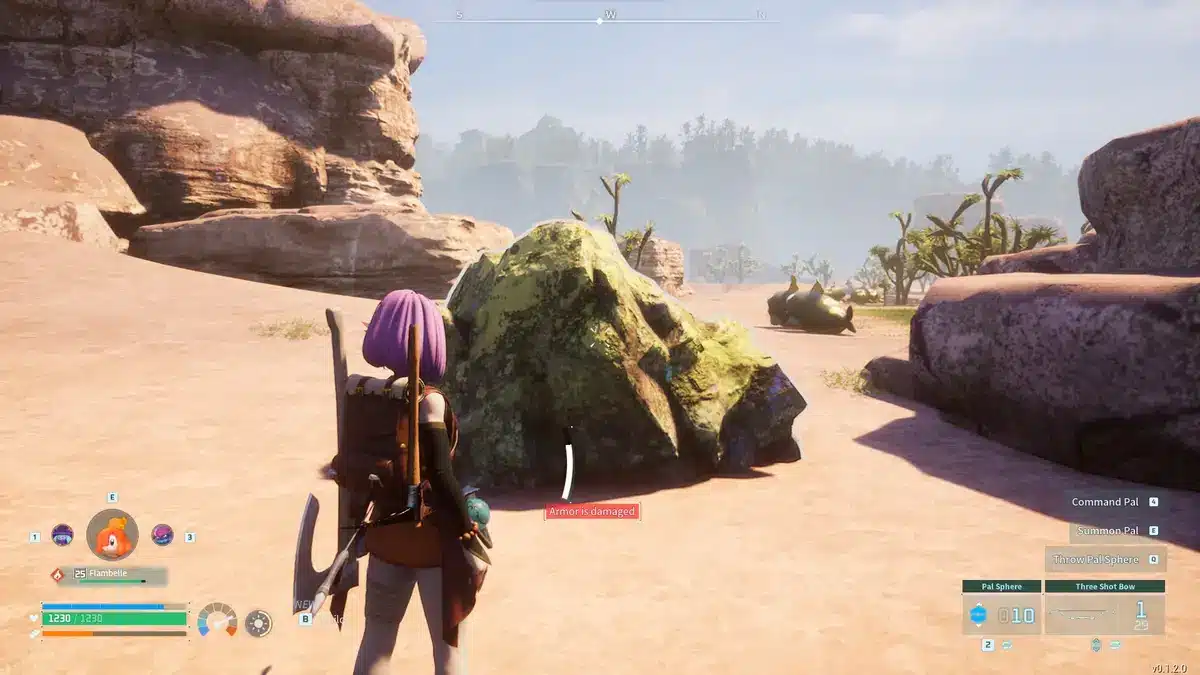Switch to the left party pal icon
Viewport: 1200px width, 675px height.
tap(62, 535)
